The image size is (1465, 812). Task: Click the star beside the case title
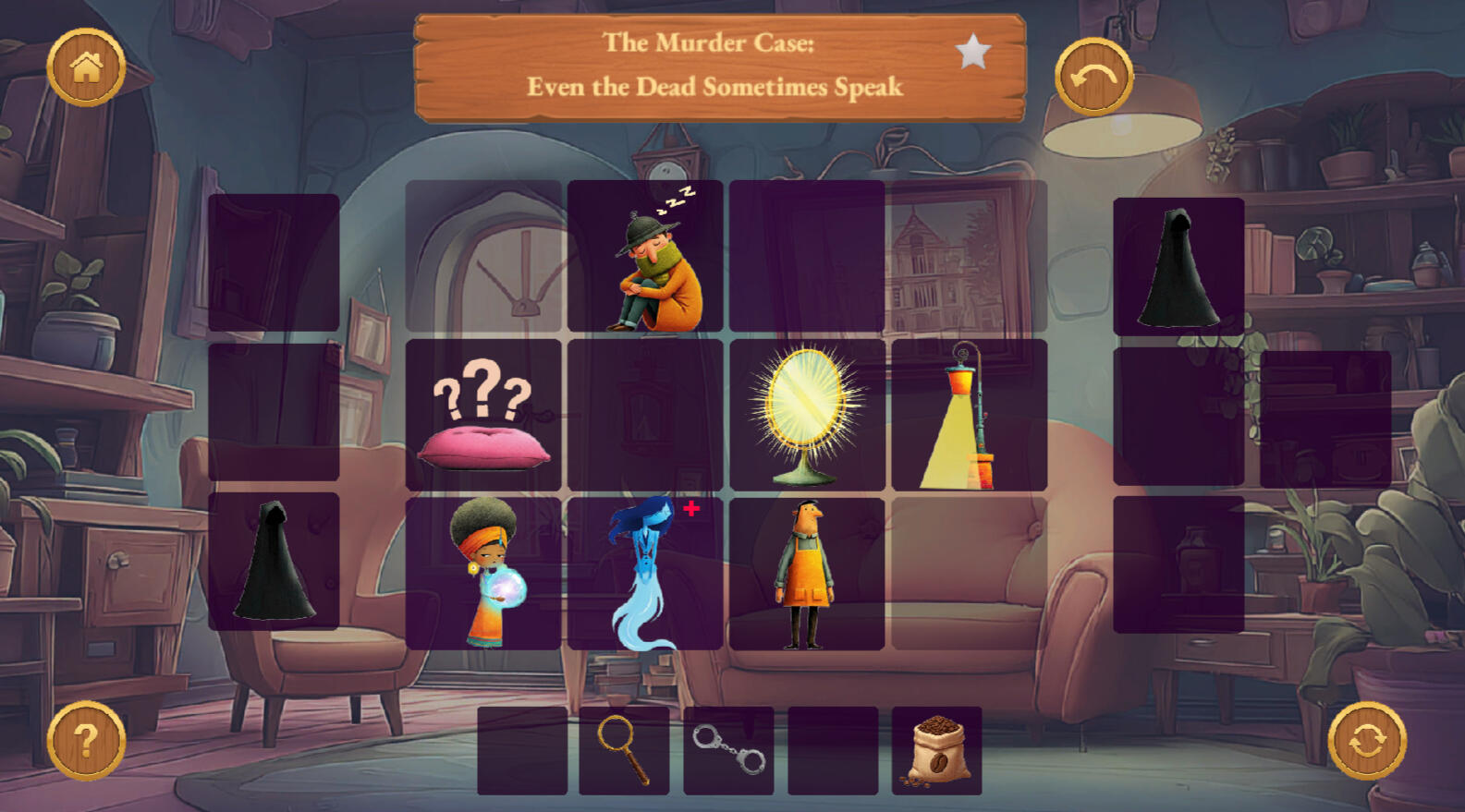(x=972, y=52)
